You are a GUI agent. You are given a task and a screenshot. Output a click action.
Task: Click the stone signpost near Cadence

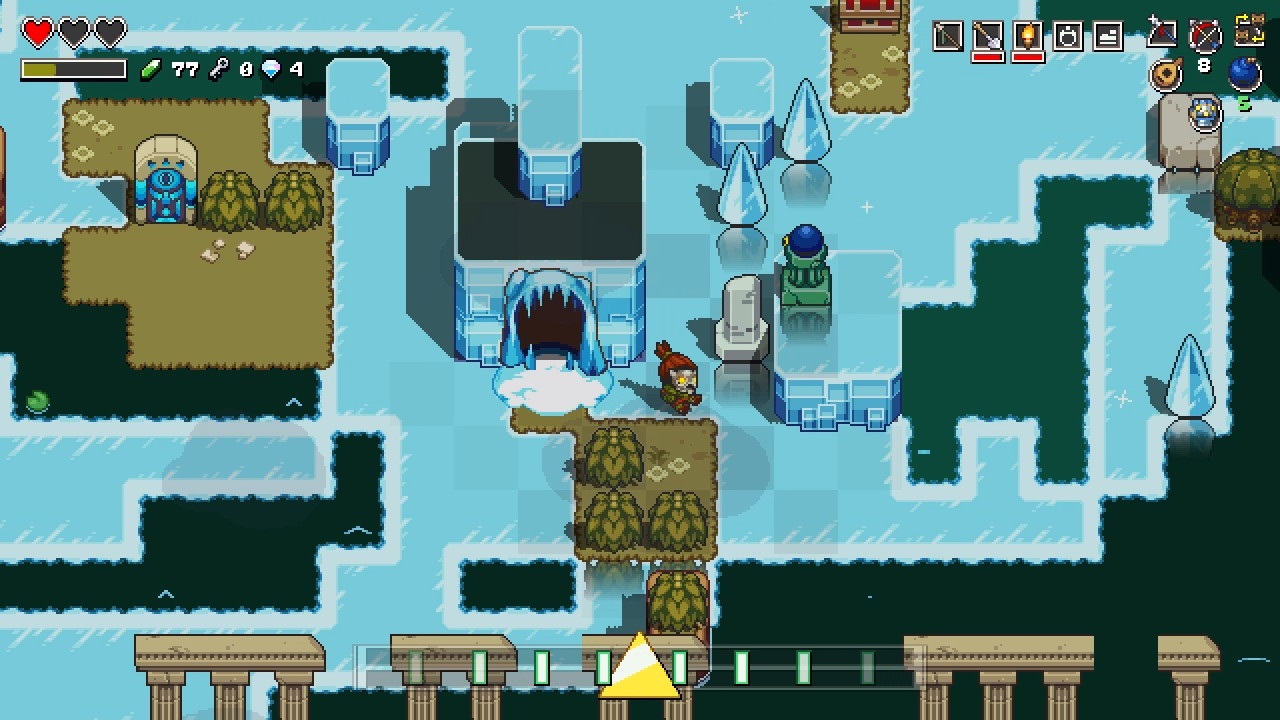click(x=740, y=320)
